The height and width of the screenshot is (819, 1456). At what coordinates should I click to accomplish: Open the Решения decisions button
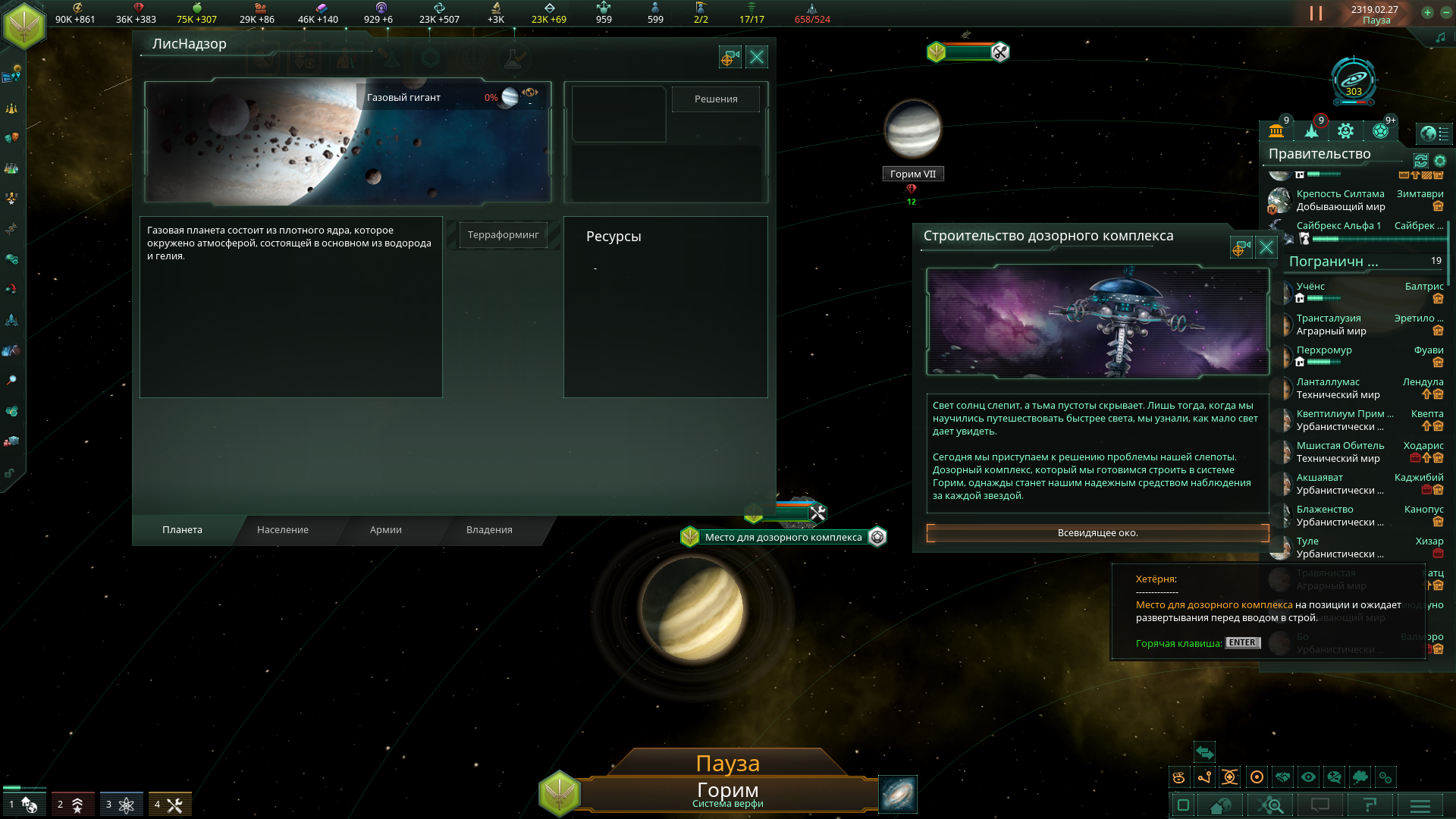coord(715,99)
